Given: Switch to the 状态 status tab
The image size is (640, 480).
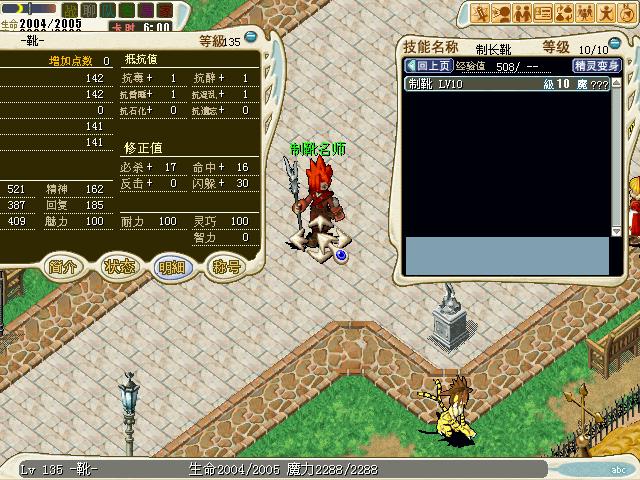Looking at the screenshot, I should (120, 267).
